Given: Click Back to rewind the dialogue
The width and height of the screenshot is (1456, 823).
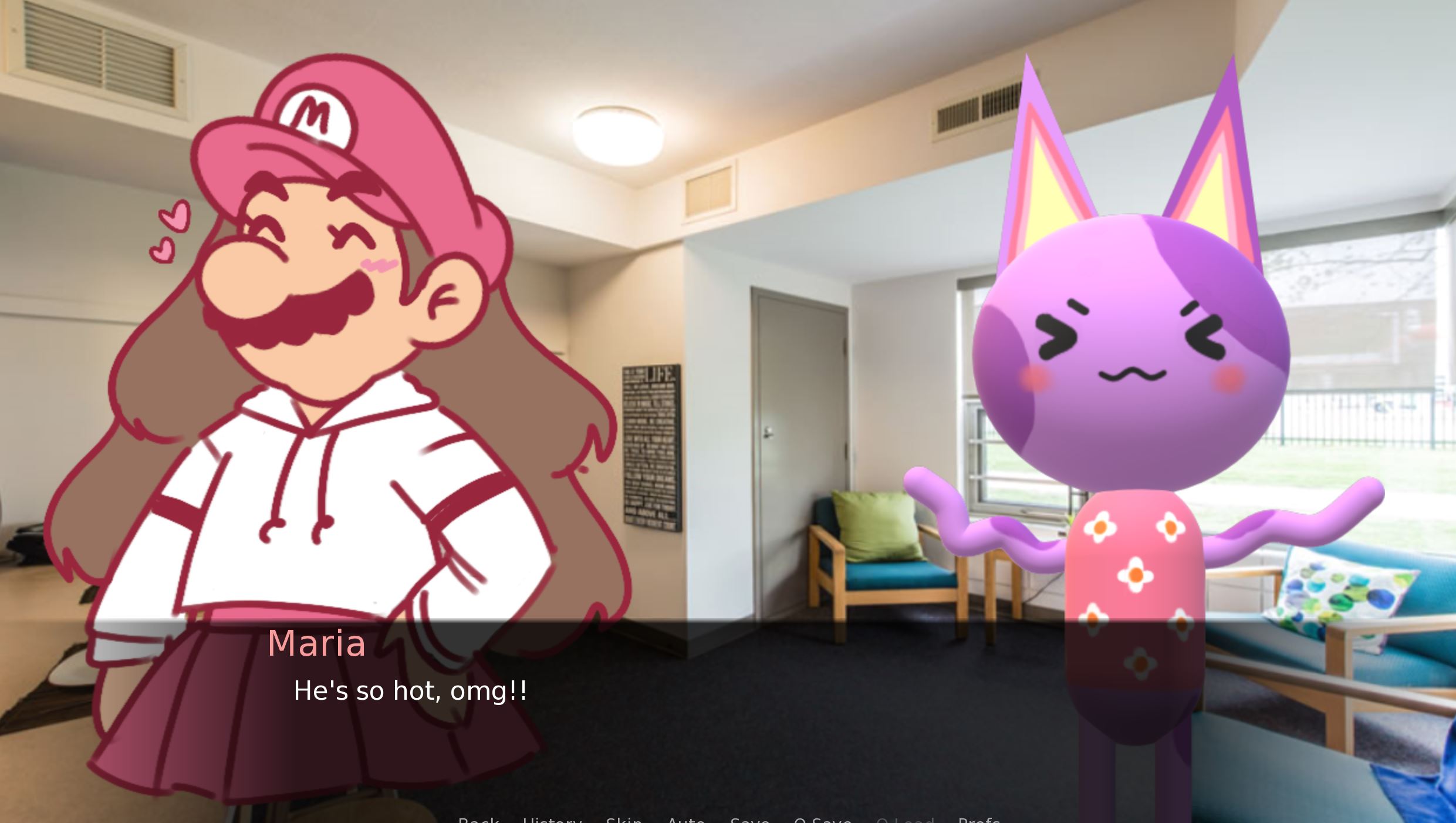Looking at the screenshot, I should [478, 819].
